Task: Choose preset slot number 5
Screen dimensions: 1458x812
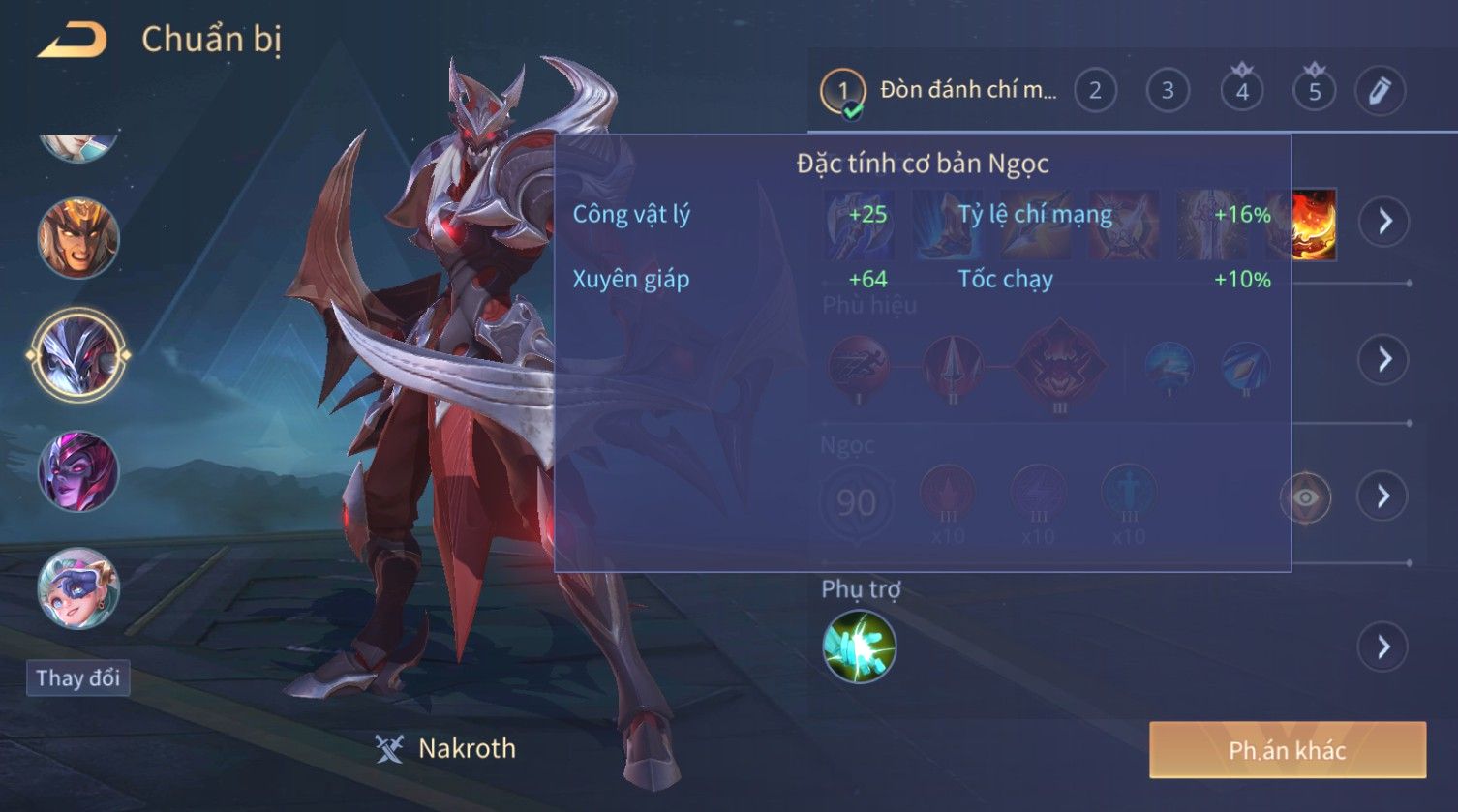Action: tap(1315, 91)
